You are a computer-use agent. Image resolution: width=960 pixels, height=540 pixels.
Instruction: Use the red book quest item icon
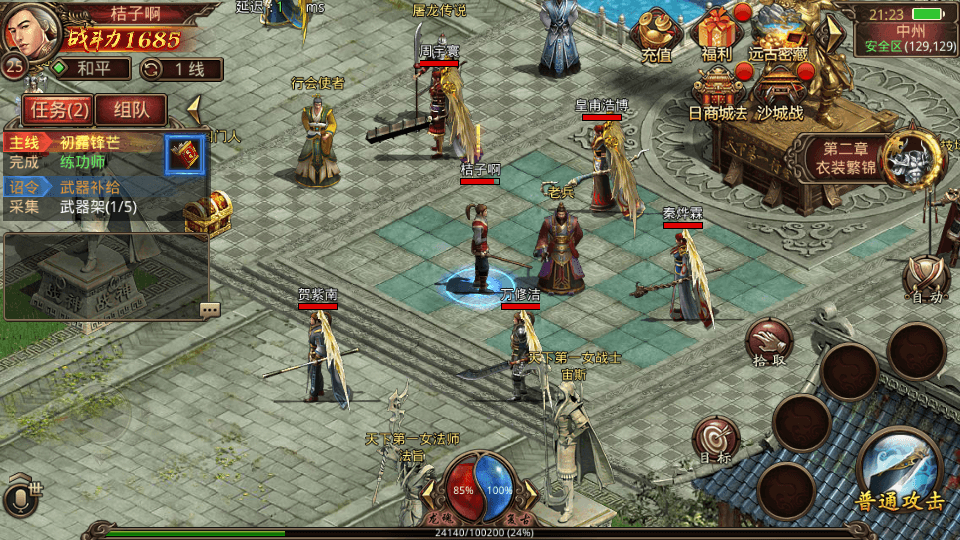185,154
